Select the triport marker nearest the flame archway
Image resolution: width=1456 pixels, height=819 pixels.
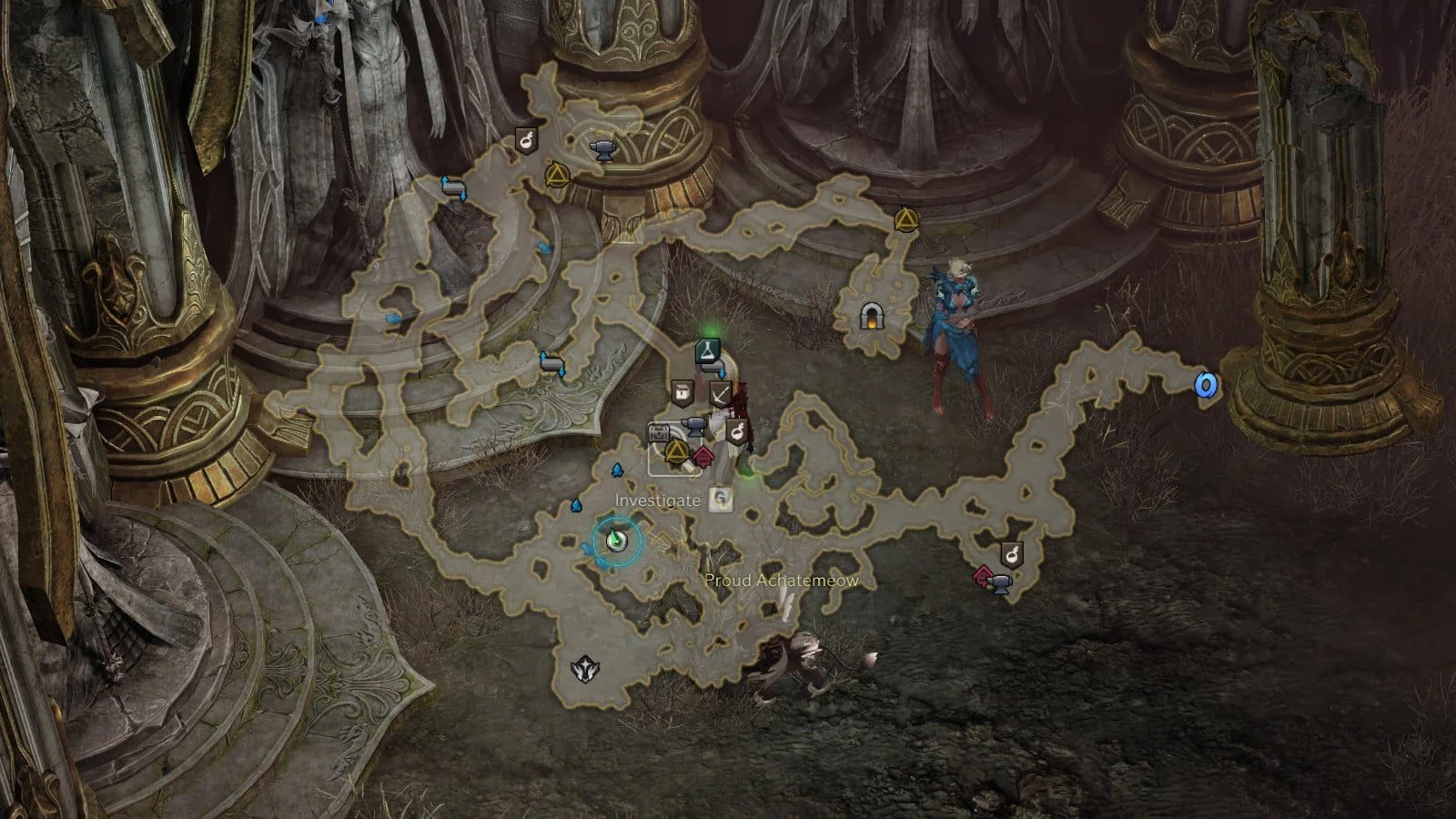tap(904, 219)
